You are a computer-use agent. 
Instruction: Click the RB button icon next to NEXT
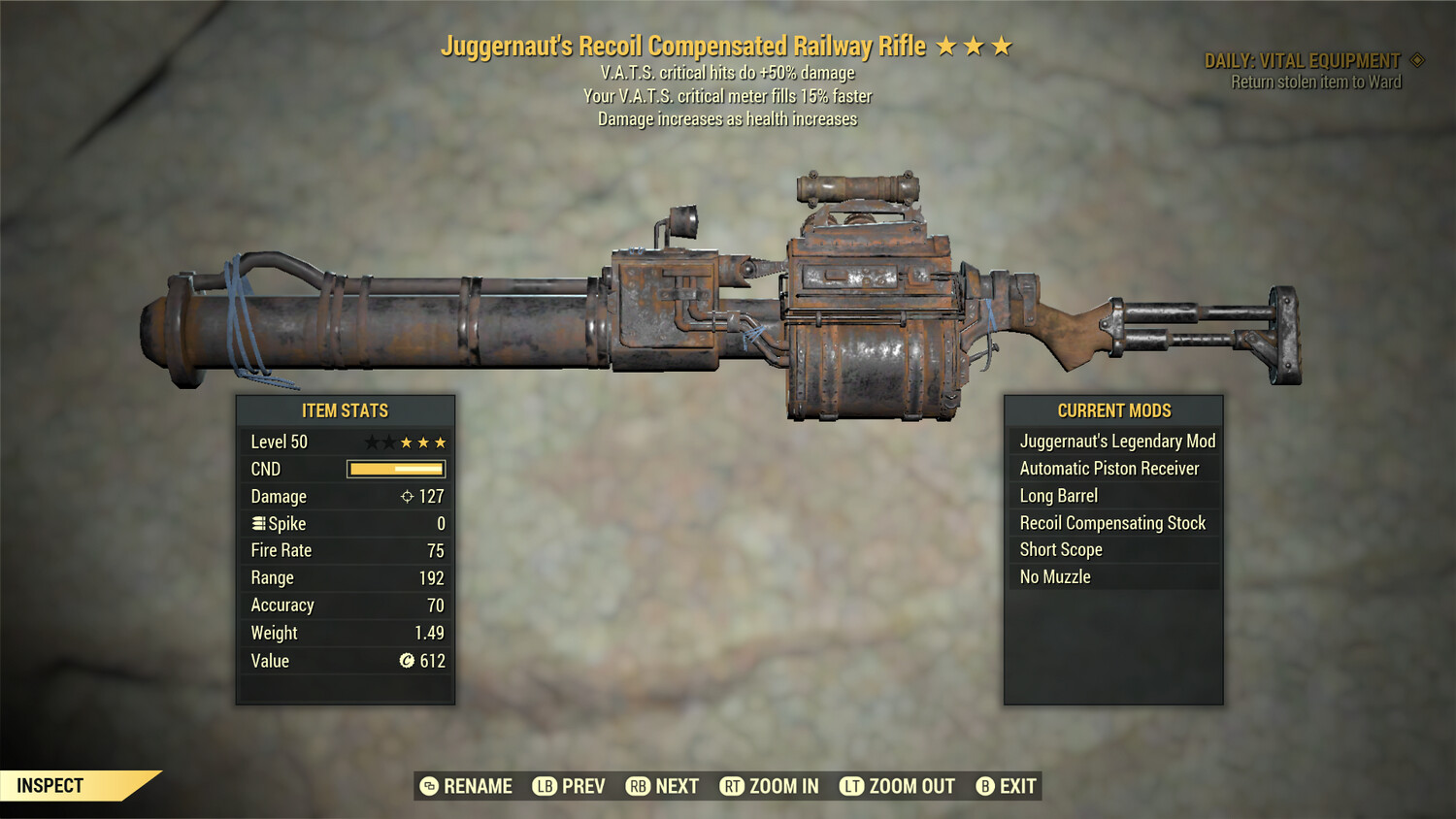[x=638, y=786]
